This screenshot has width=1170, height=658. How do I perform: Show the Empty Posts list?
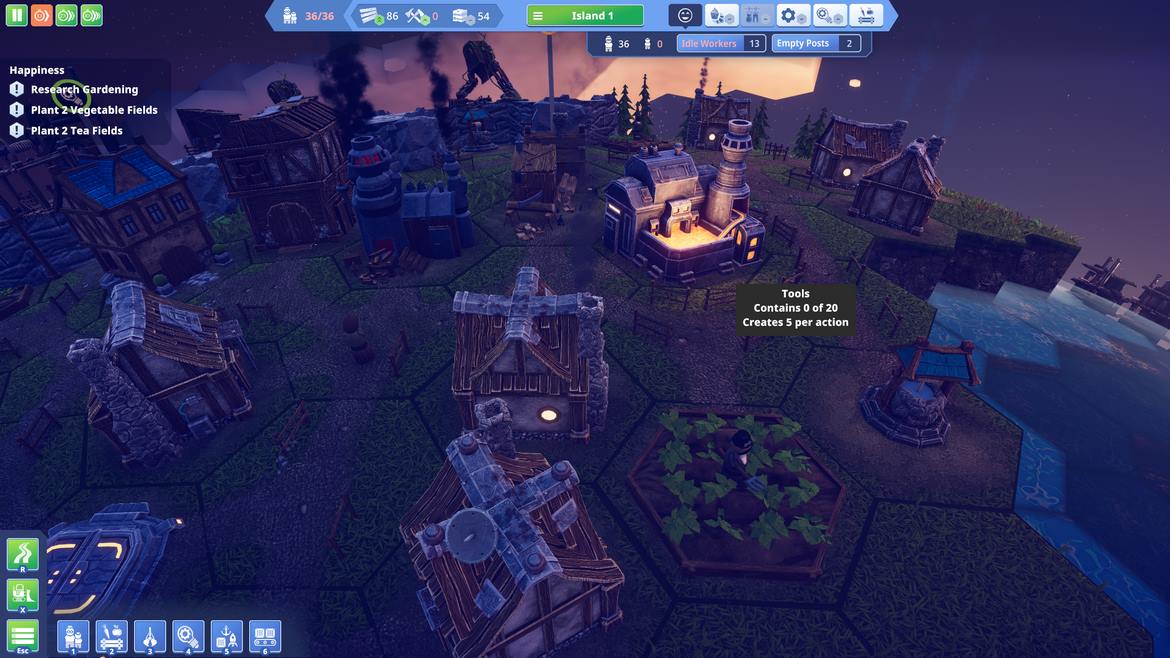(817, 44)
